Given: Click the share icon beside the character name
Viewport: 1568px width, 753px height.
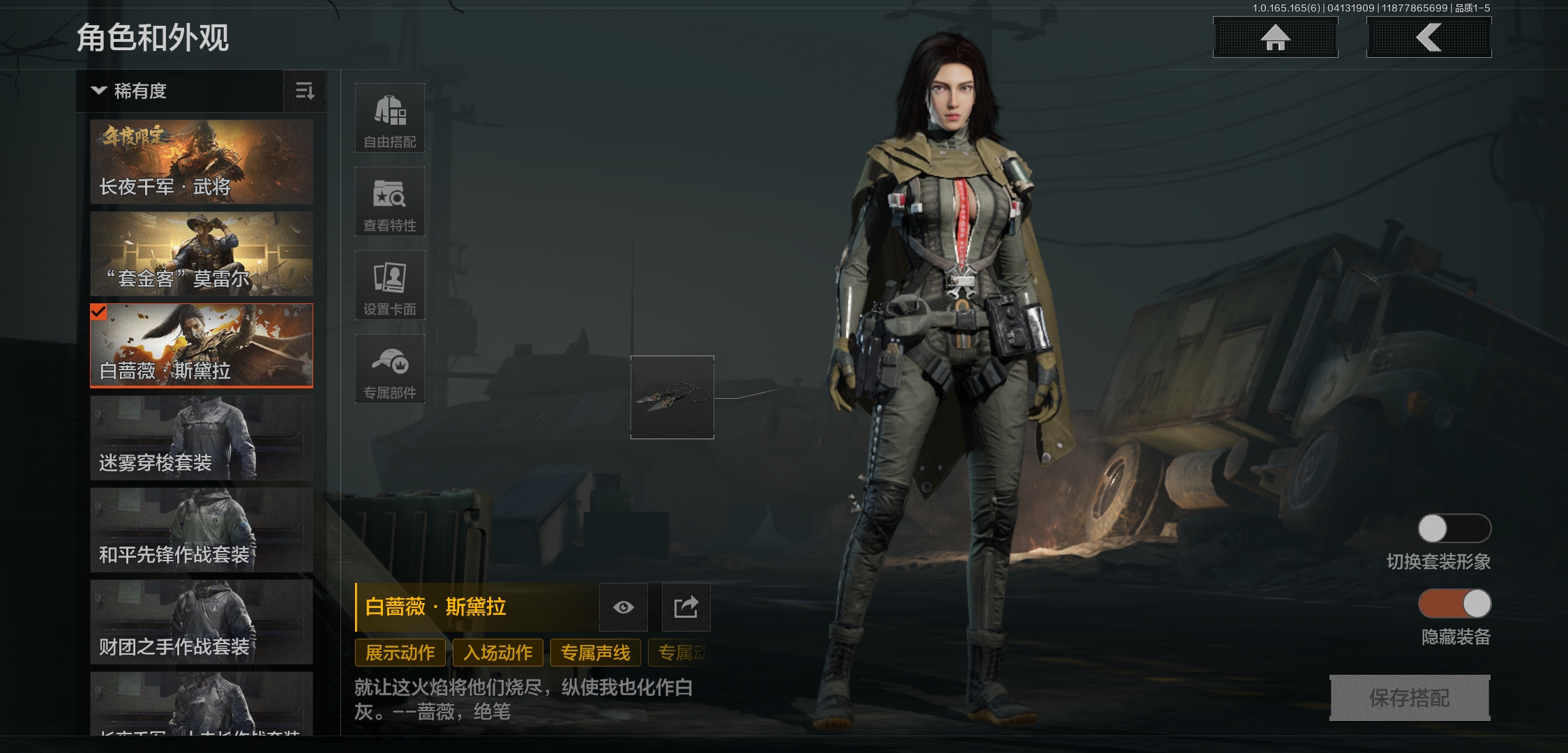Looking at the screenshot, I should [x=686, y=607].
